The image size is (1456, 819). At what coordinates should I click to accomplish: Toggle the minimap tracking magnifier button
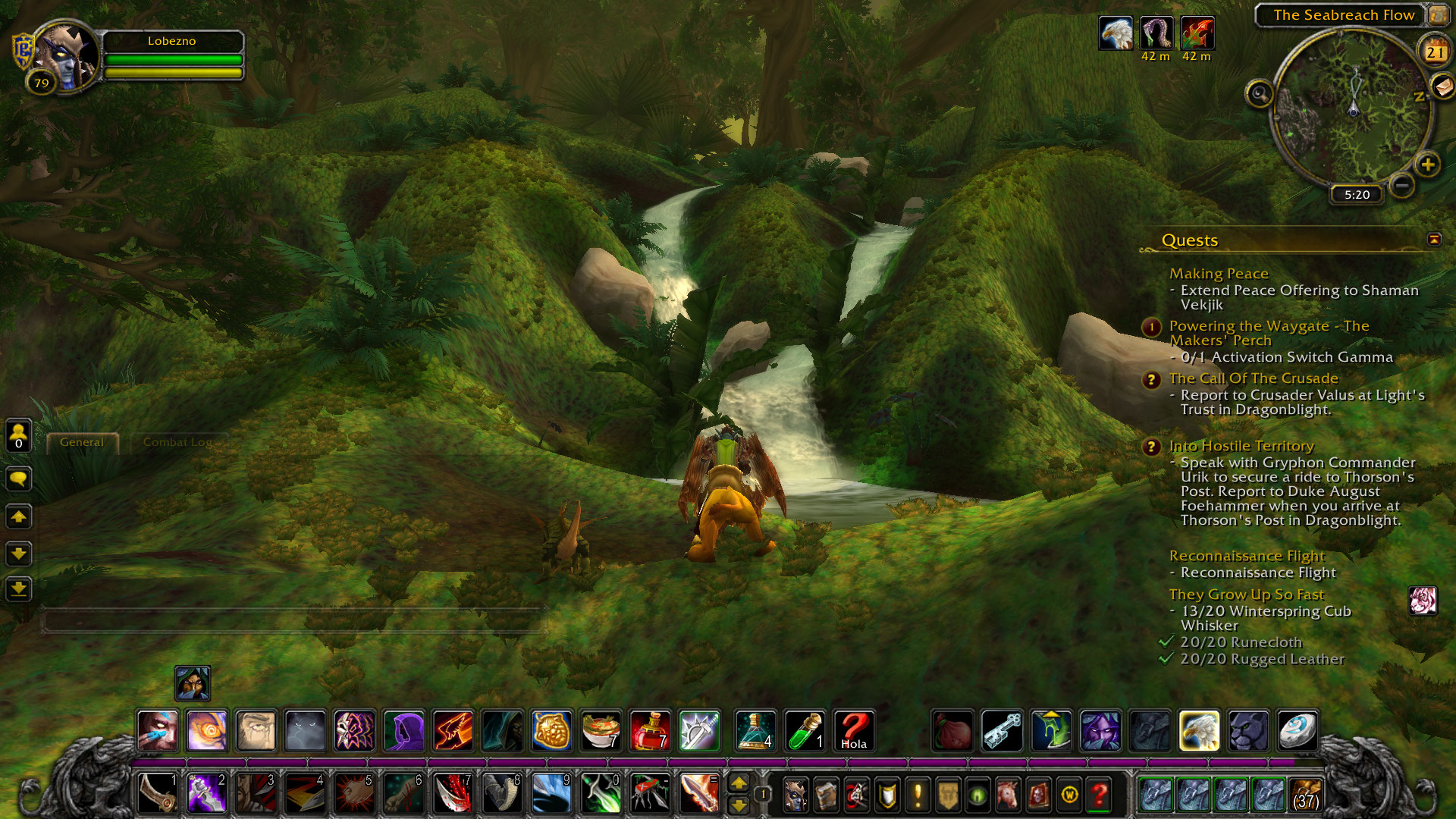click(x=1259, y=94)
